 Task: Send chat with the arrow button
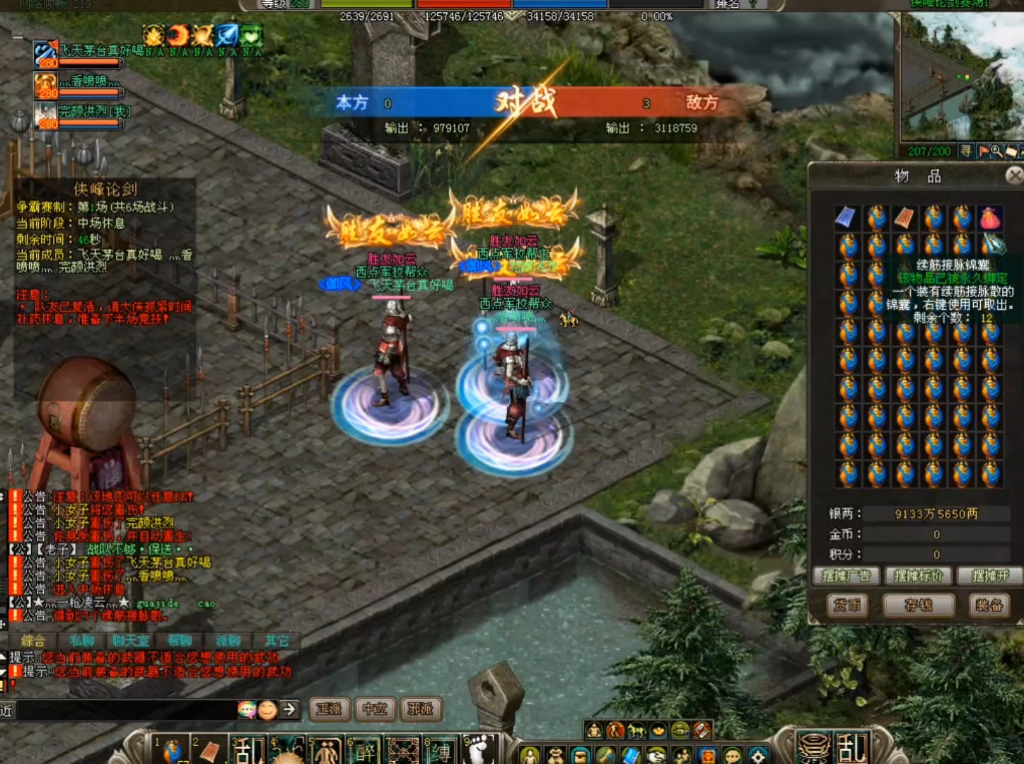point(289,709)
